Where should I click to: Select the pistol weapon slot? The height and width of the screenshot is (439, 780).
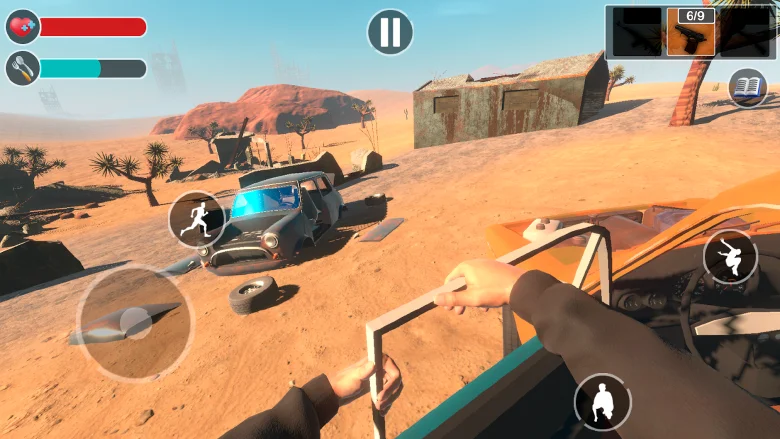point(691,33)
